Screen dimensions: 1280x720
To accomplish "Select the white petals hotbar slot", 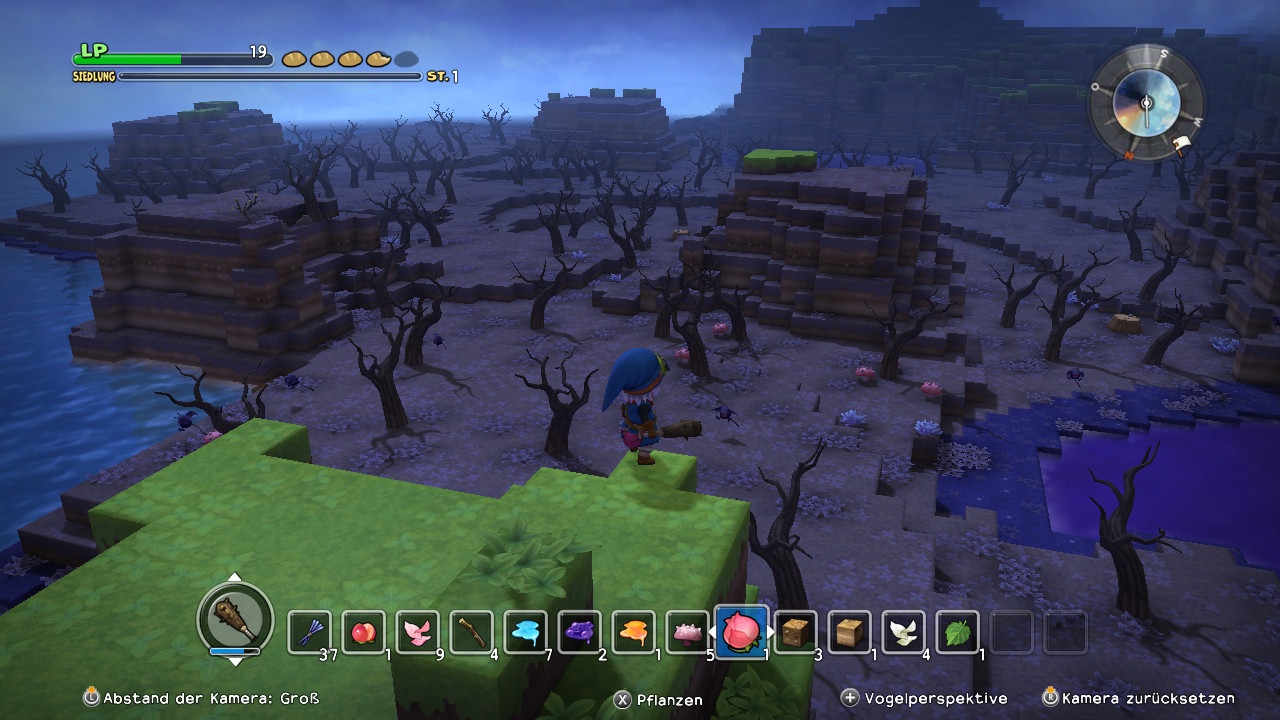I will (904, 632).
